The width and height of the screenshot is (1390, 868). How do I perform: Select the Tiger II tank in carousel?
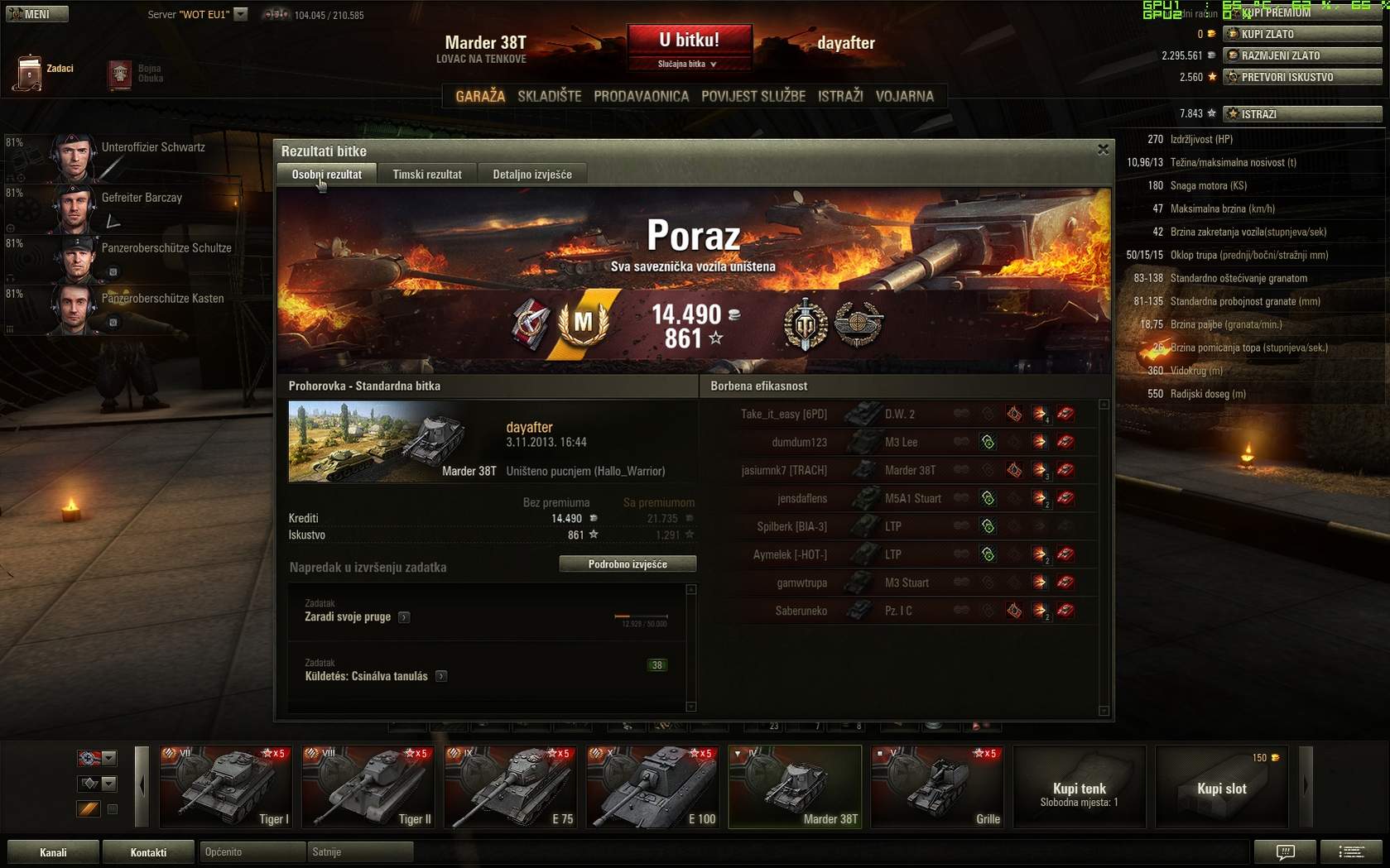[x=368, y=787]
